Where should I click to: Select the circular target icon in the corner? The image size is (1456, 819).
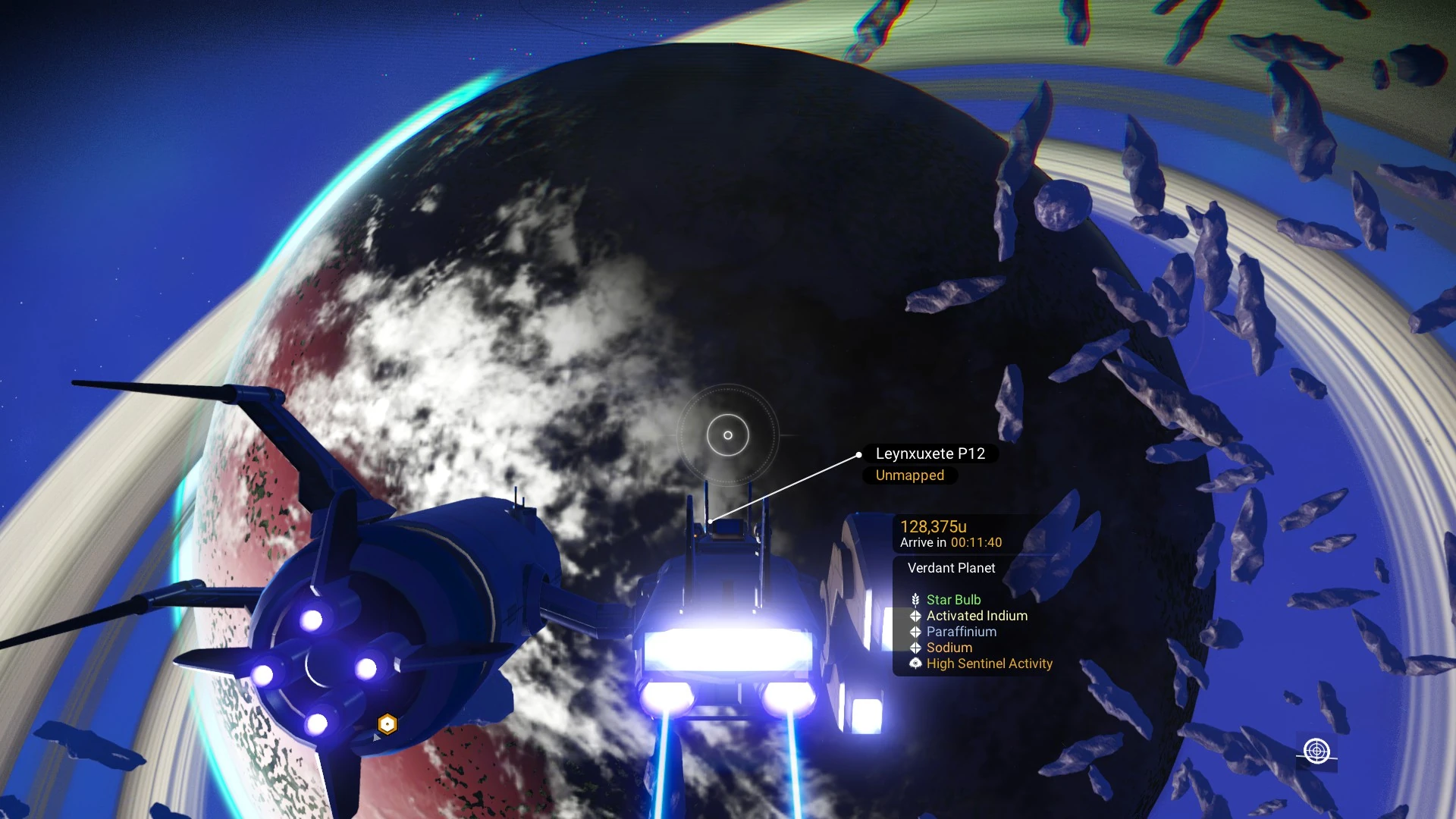[x=1316, y=751]
